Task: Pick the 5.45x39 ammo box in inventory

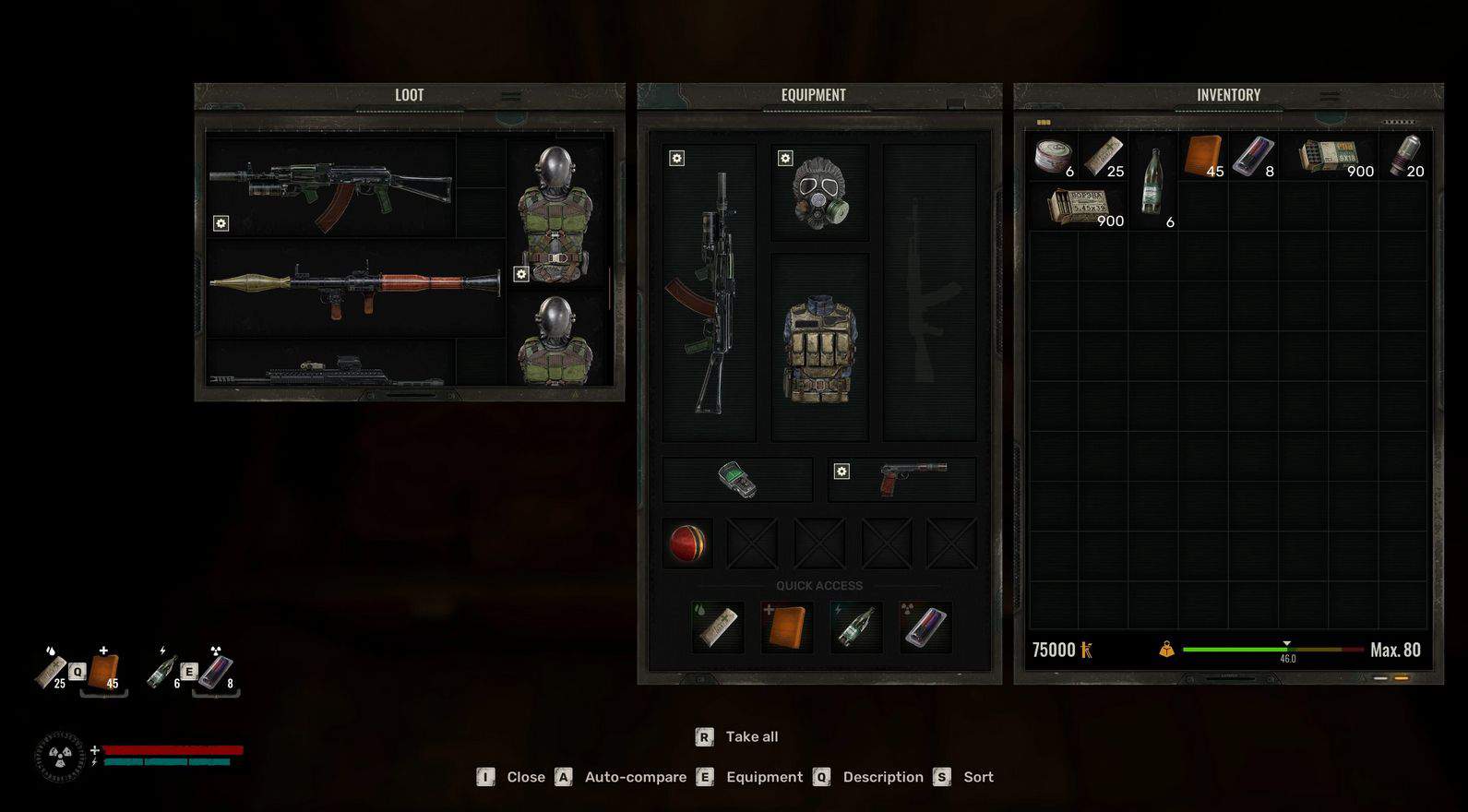Action: coord(1078,207)
